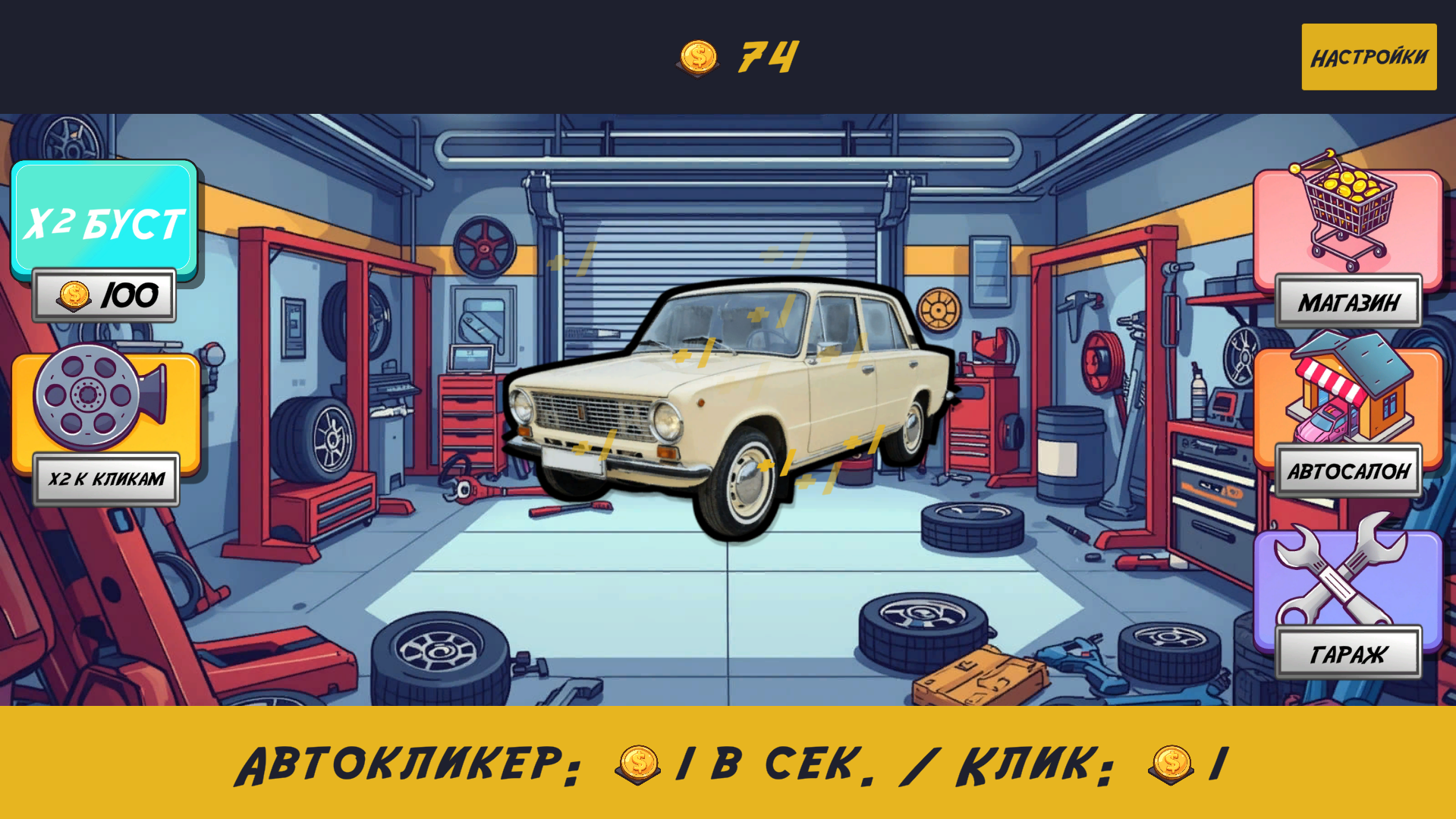This screenshot has height=819, width=1456.
Task: Click the X2 К КЛИКАМ label
Action: coord(106,478)
